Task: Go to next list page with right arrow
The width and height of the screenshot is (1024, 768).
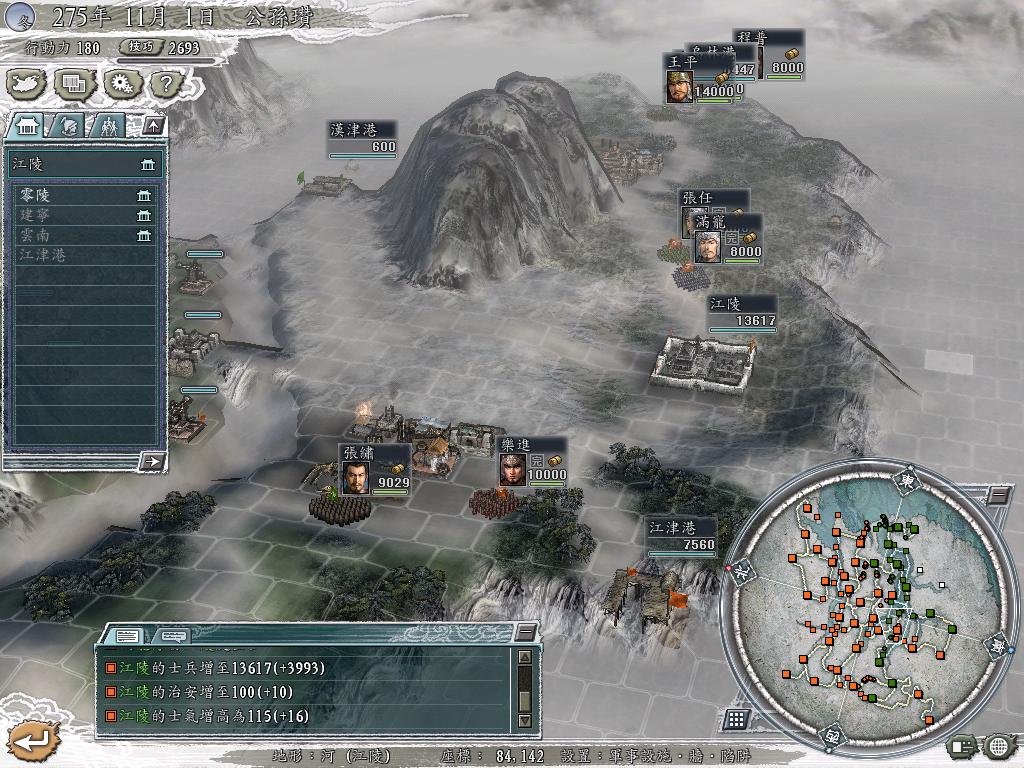Action: pyautogui.click(x=152, y=461)
